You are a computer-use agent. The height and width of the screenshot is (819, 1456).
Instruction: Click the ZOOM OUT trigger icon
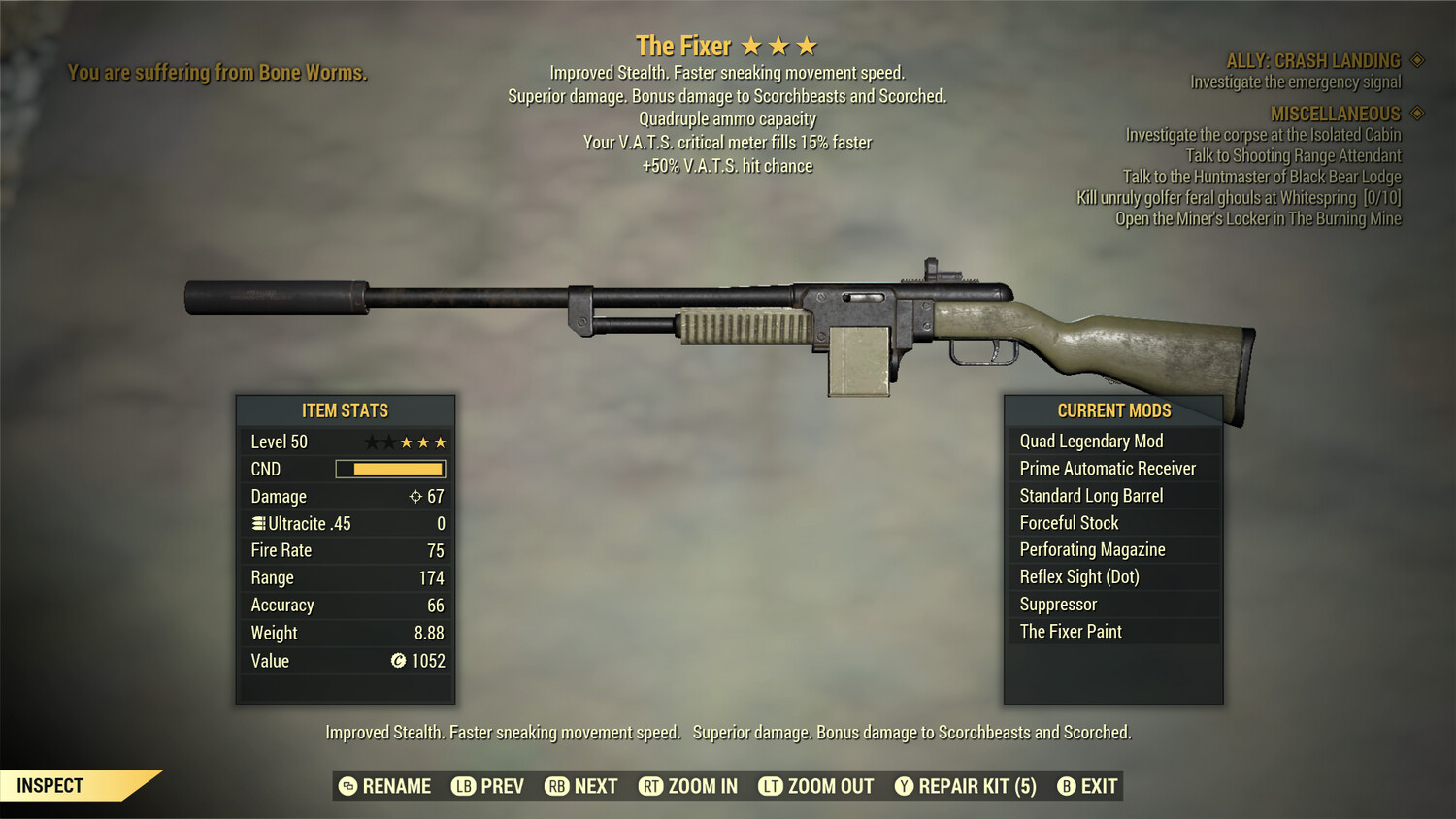(x=771, y=786)
